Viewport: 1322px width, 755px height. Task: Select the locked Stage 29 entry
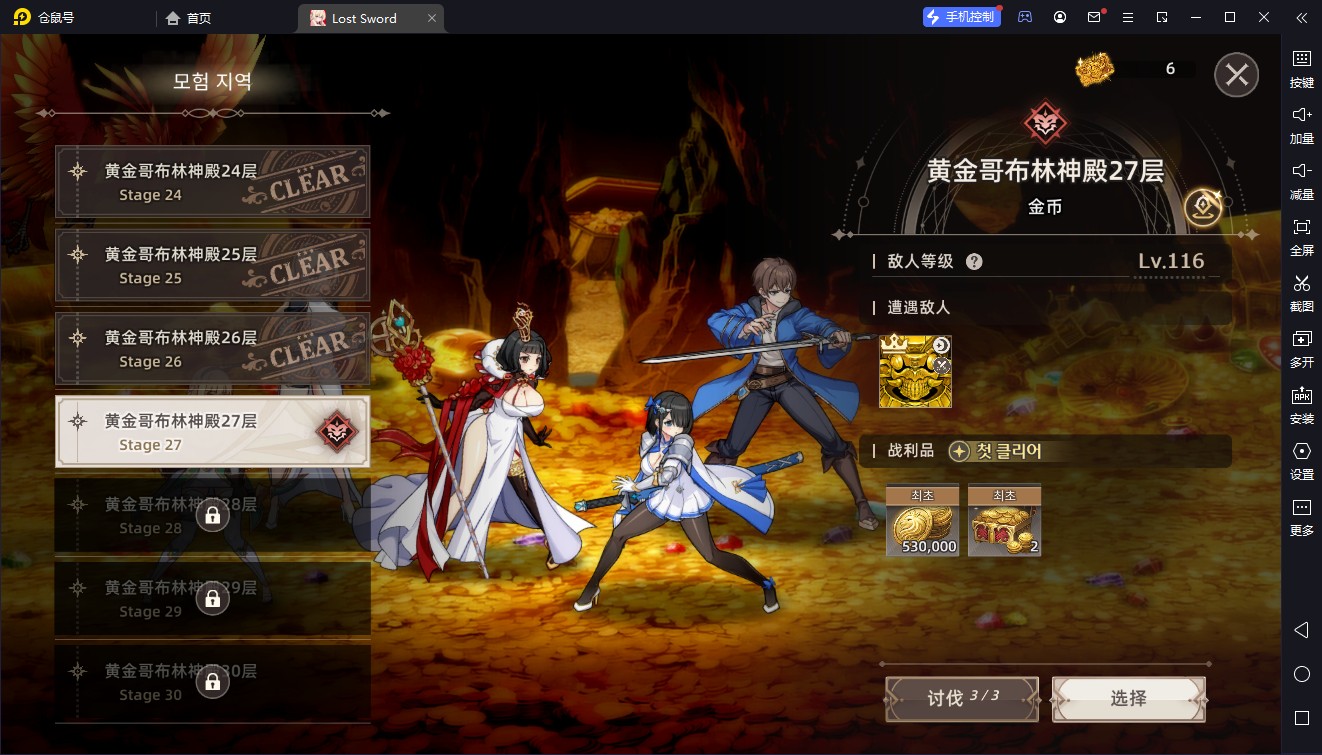pyautogui.click(x=212, y=598)
